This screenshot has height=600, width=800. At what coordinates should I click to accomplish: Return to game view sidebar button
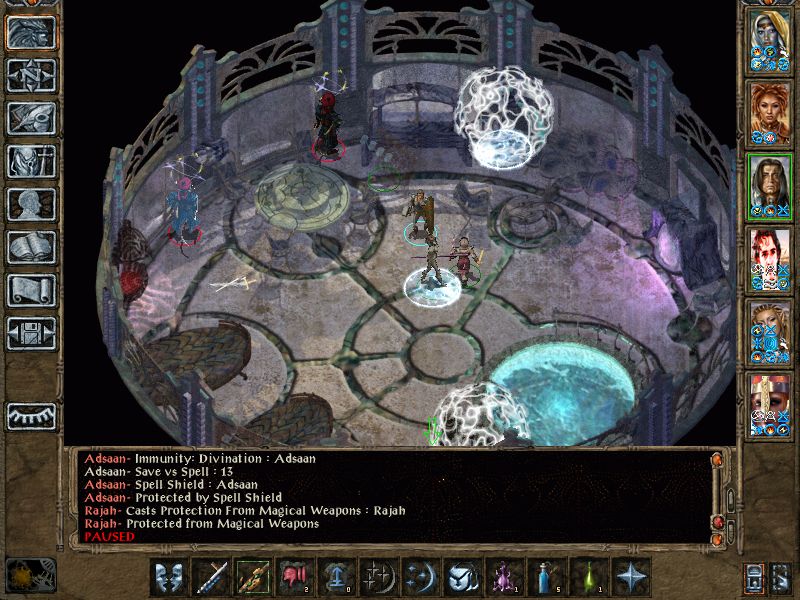tap(30, 33)
